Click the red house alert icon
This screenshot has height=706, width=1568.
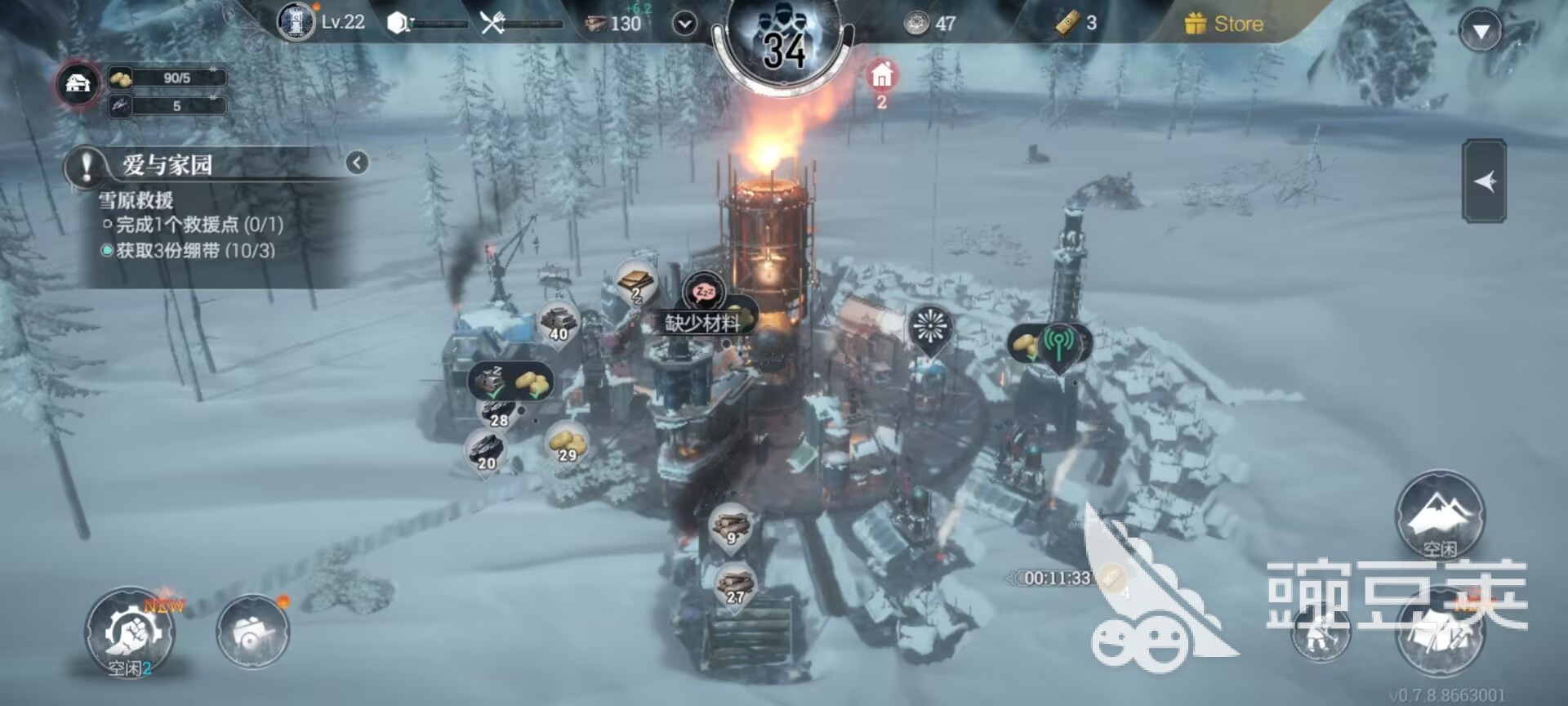coord(881,76)
